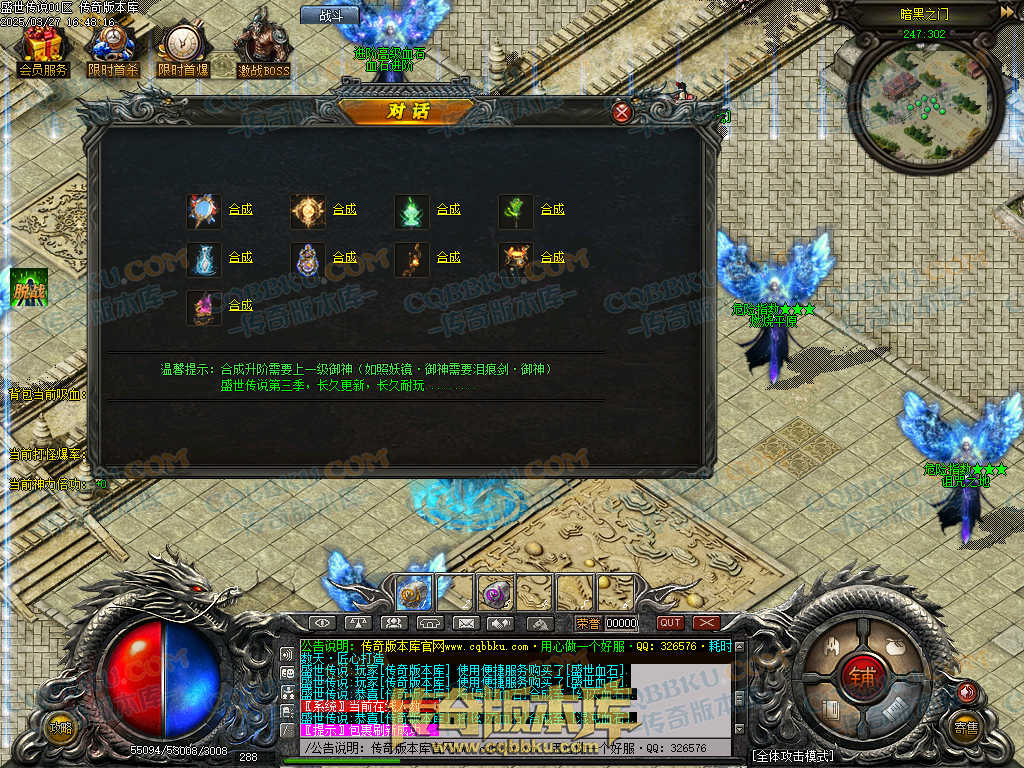Select the green crystal flame item icon

(x=411, y=211)
